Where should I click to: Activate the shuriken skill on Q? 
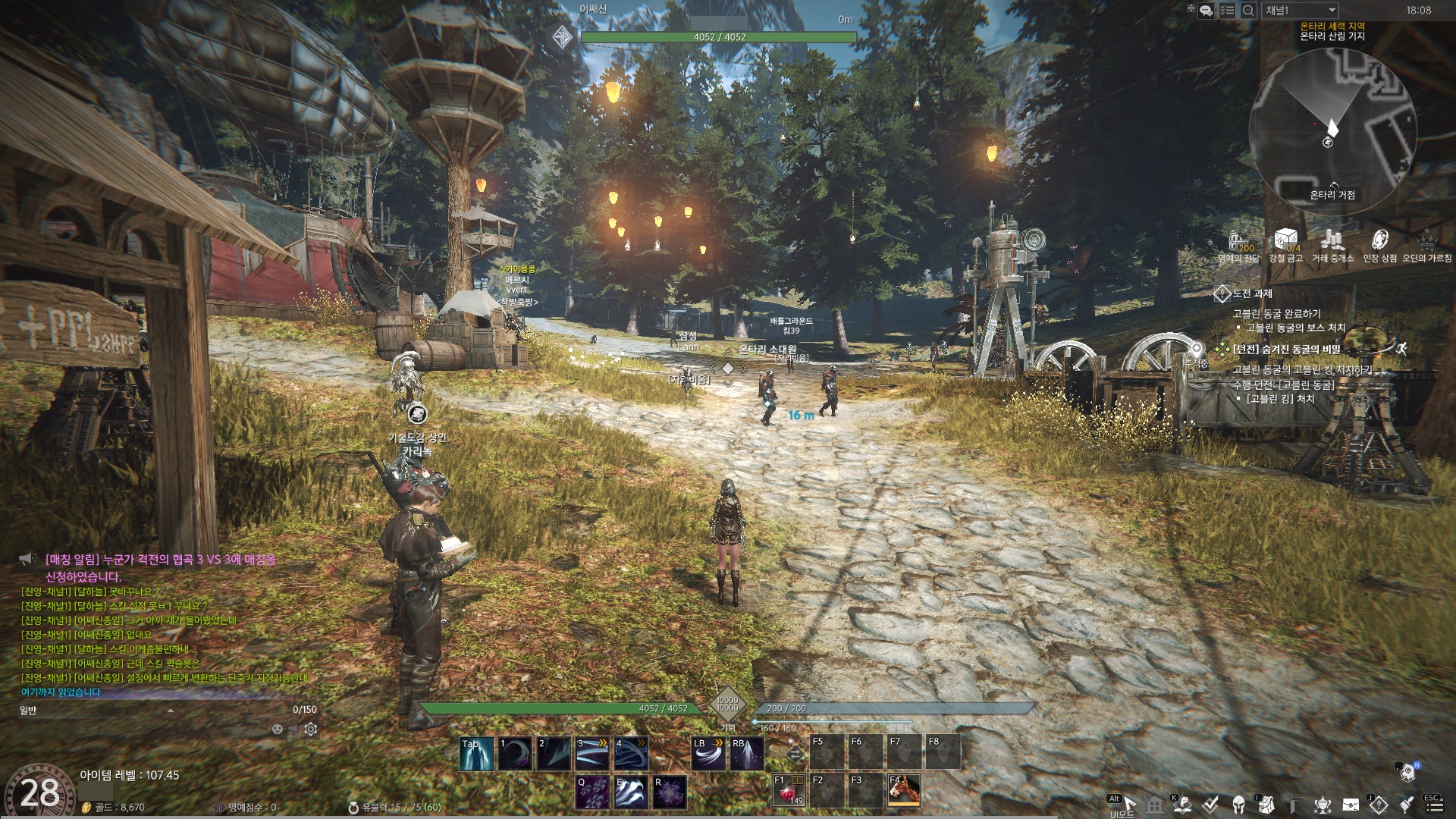(592, 792)
